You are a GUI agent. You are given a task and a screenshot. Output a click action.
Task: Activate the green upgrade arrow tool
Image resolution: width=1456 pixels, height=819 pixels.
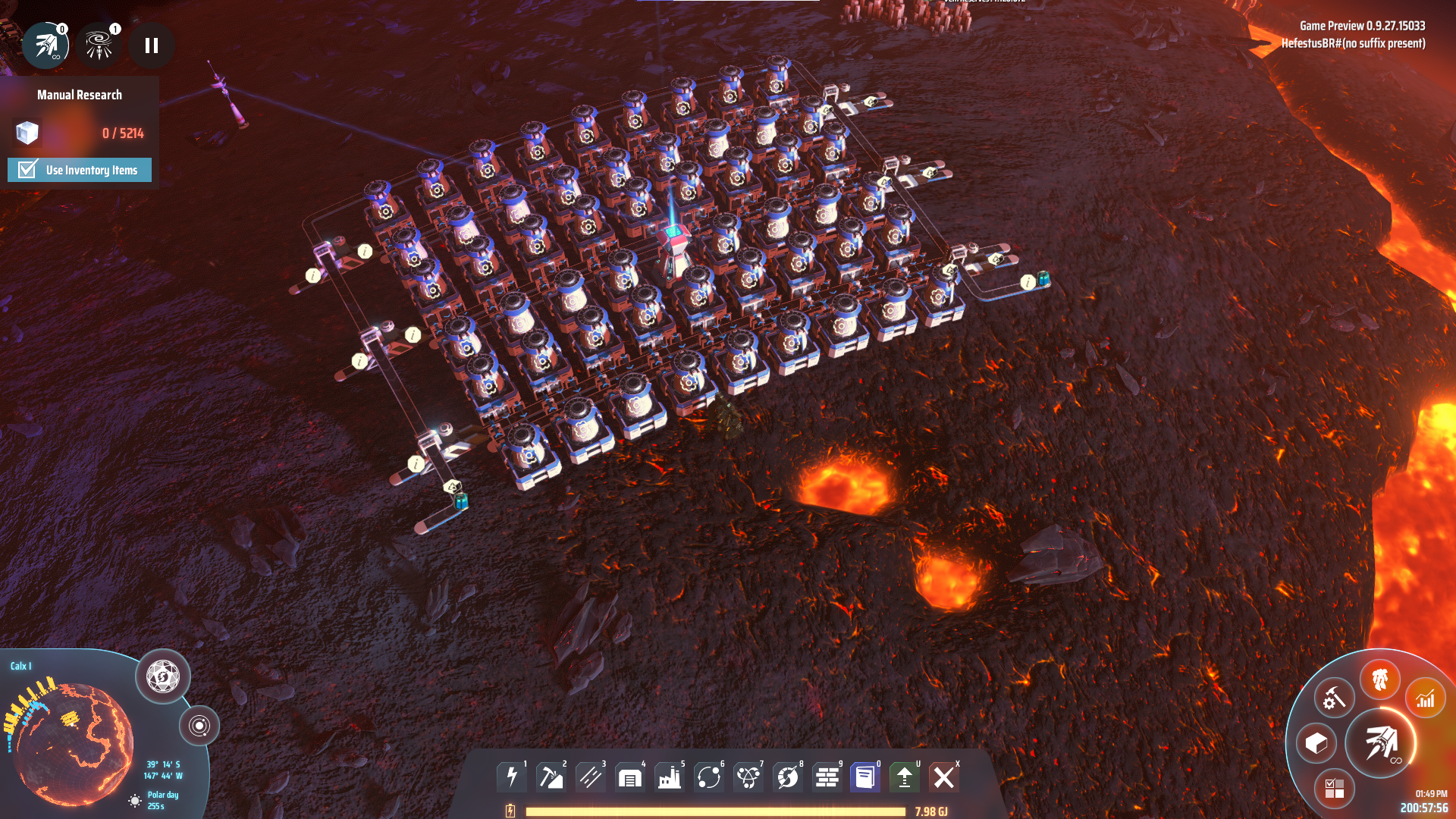(905, 777)
